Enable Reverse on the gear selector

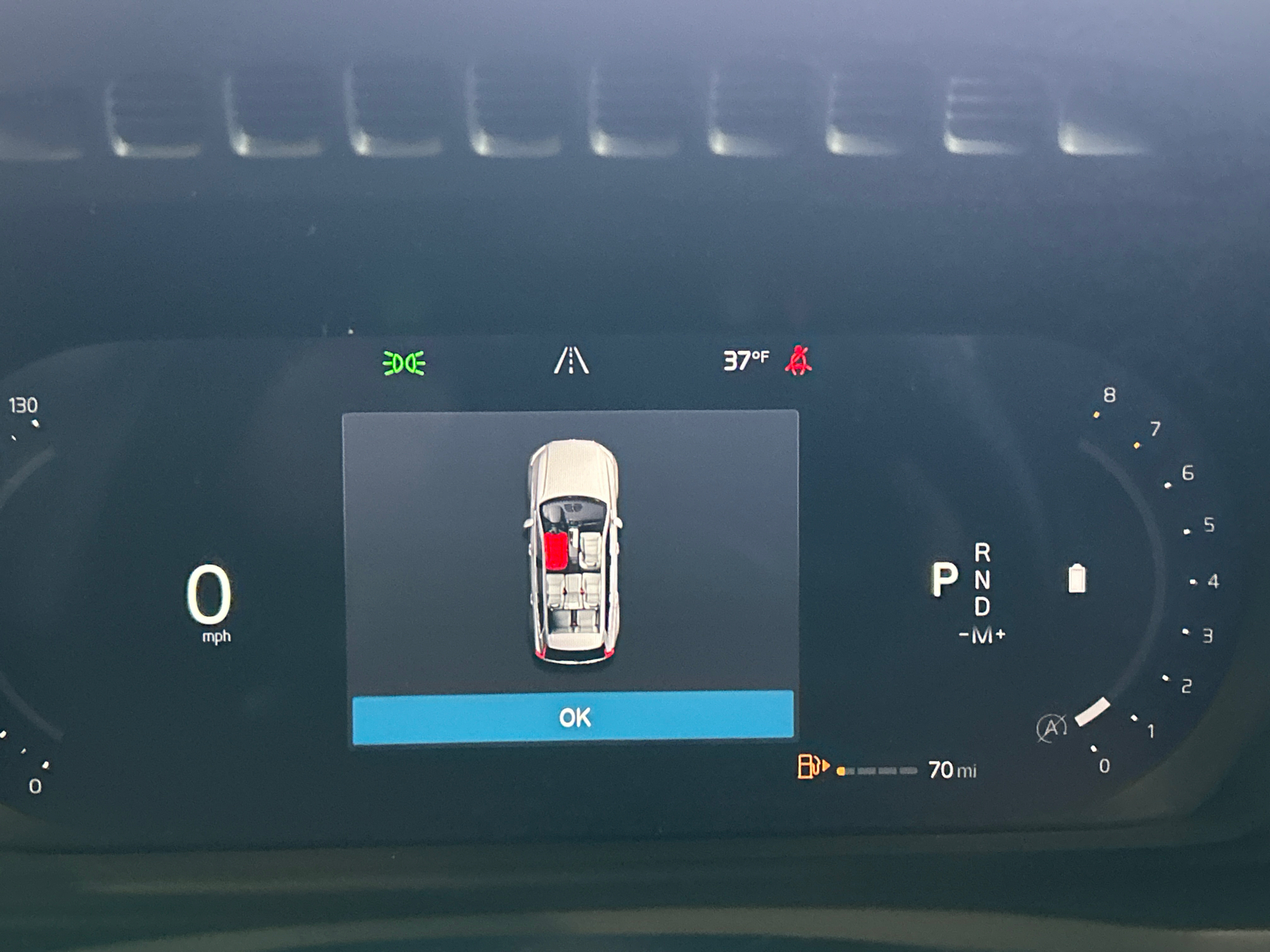(982, 551)
